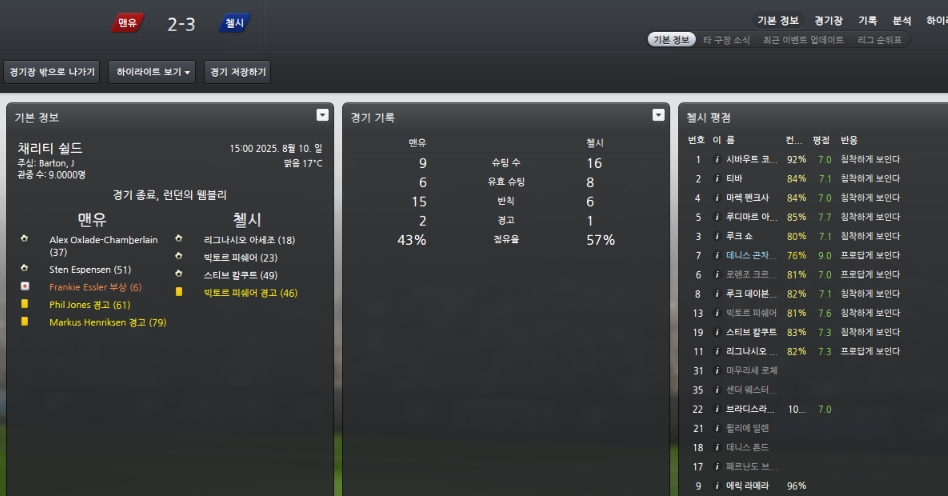Click 경기장 밖으로 나가기 button

tap(52, 72)
